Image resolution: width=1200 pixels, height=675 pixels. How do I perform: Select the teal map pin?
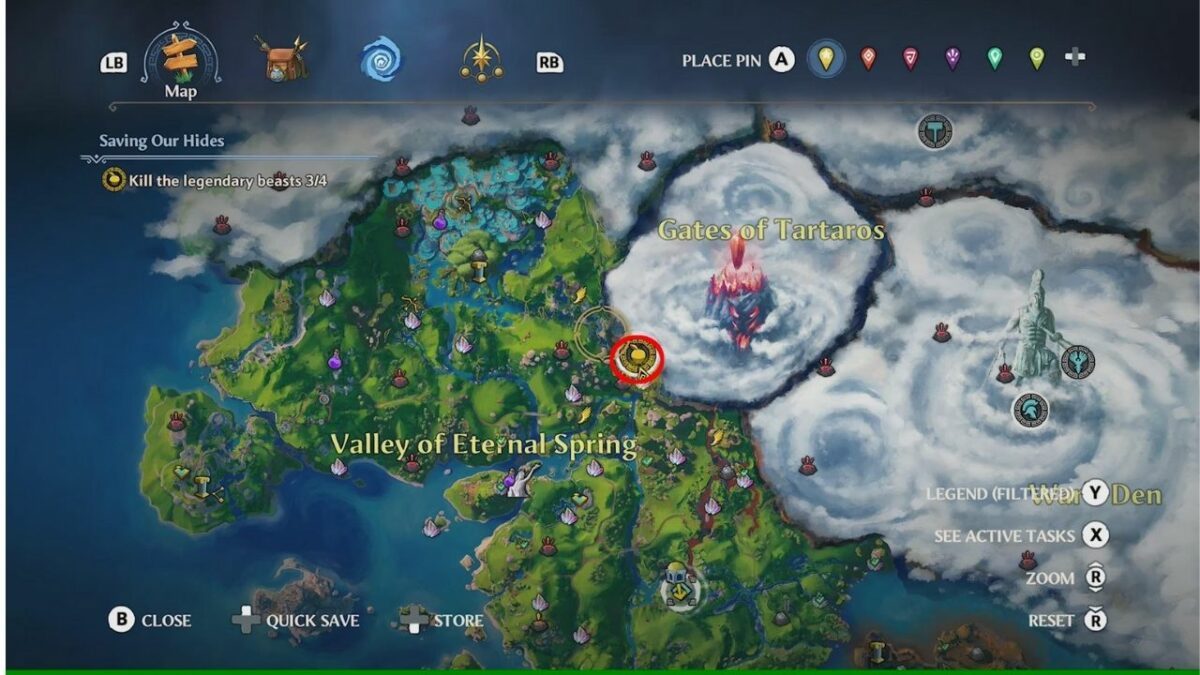pyautogui.click(x=994, y=59)
